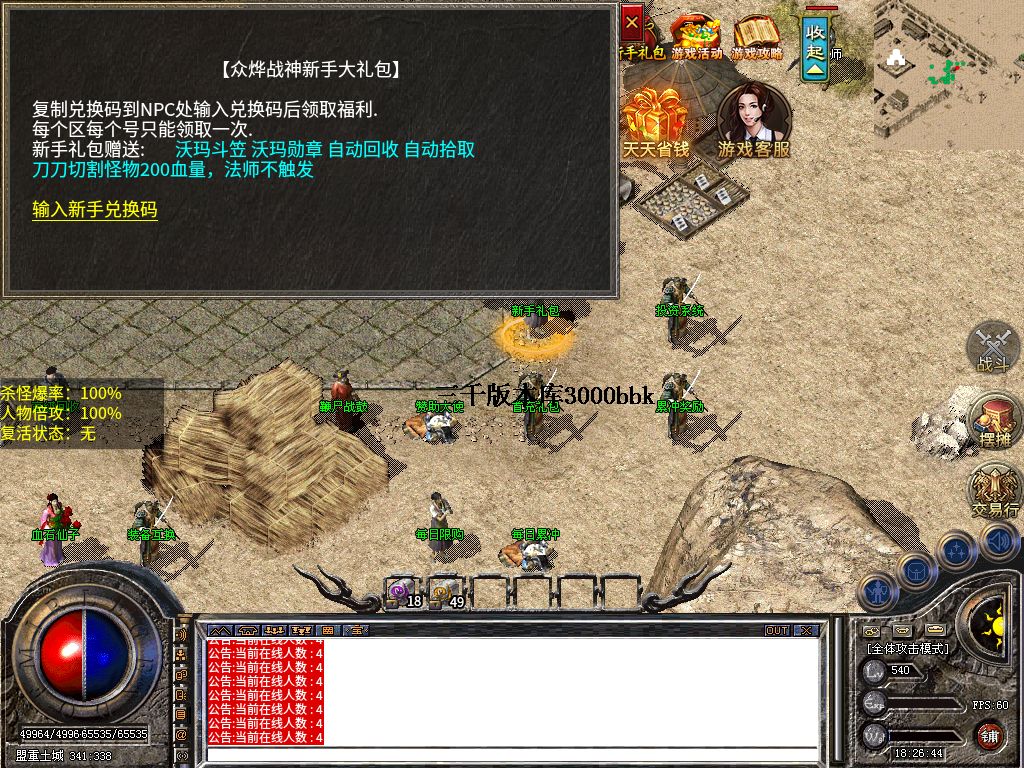This screenshot has width=1024, height=768.
Task: Click the 输入新手兑换码 link
Action: 95,210
